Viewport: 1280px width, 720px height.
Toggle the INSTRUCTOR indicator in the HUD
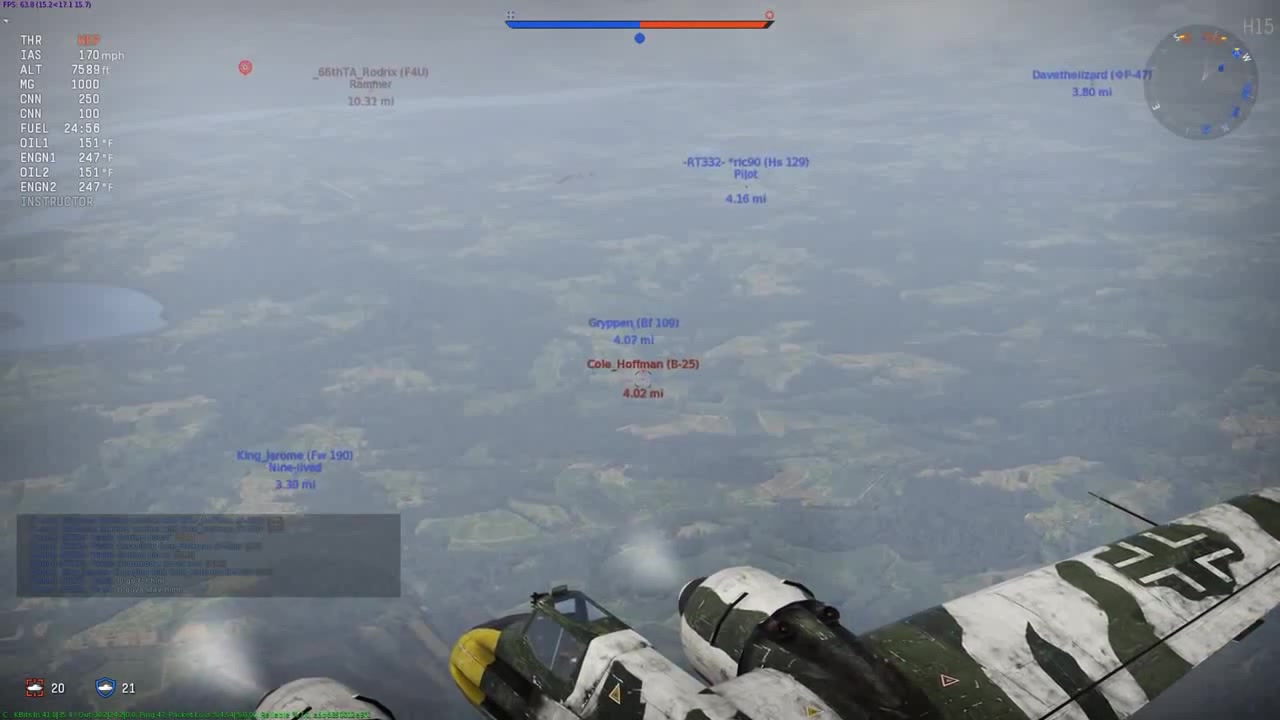55,201
